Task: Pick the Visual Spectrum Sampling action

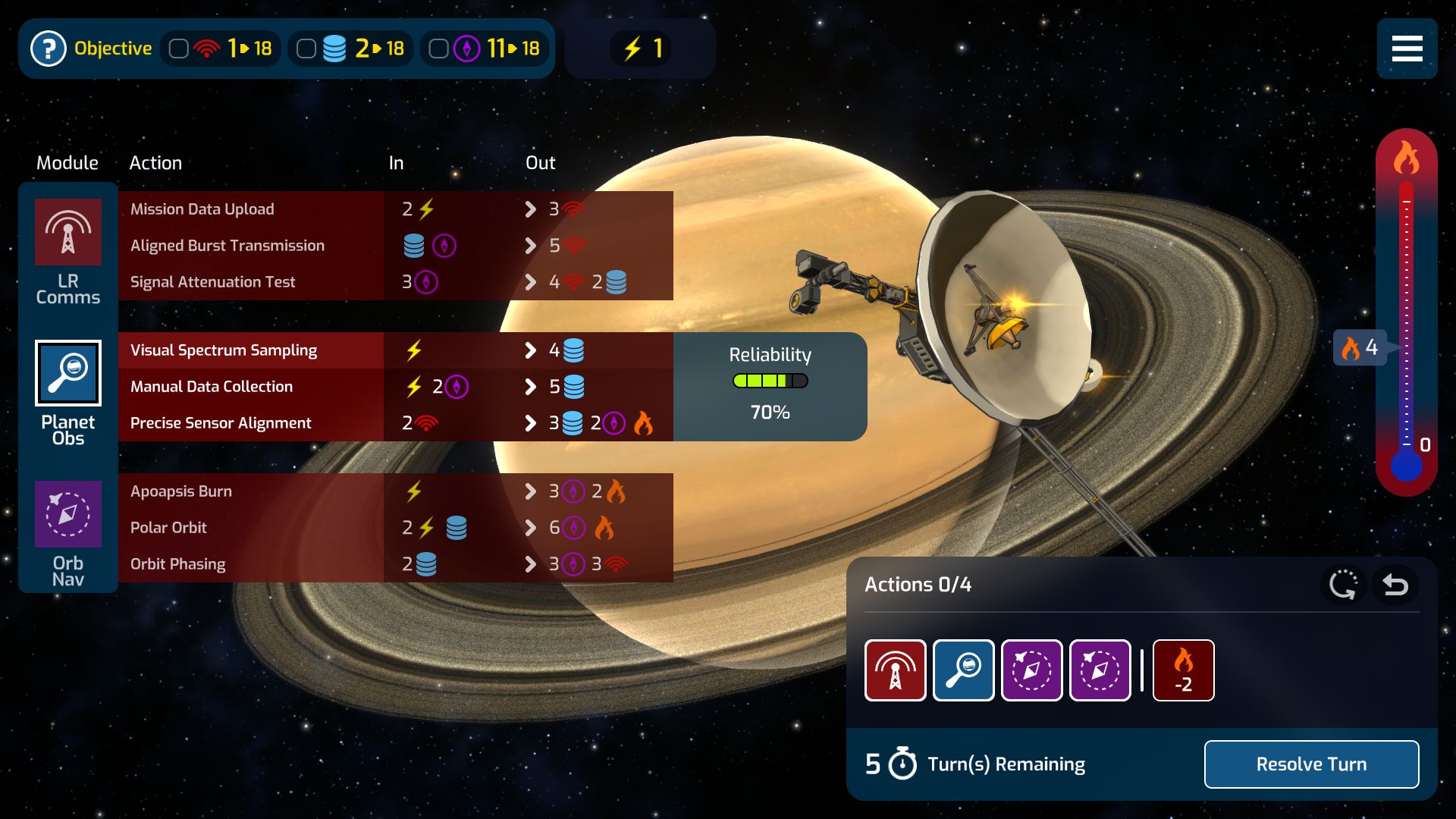Action: click(224, 350)
